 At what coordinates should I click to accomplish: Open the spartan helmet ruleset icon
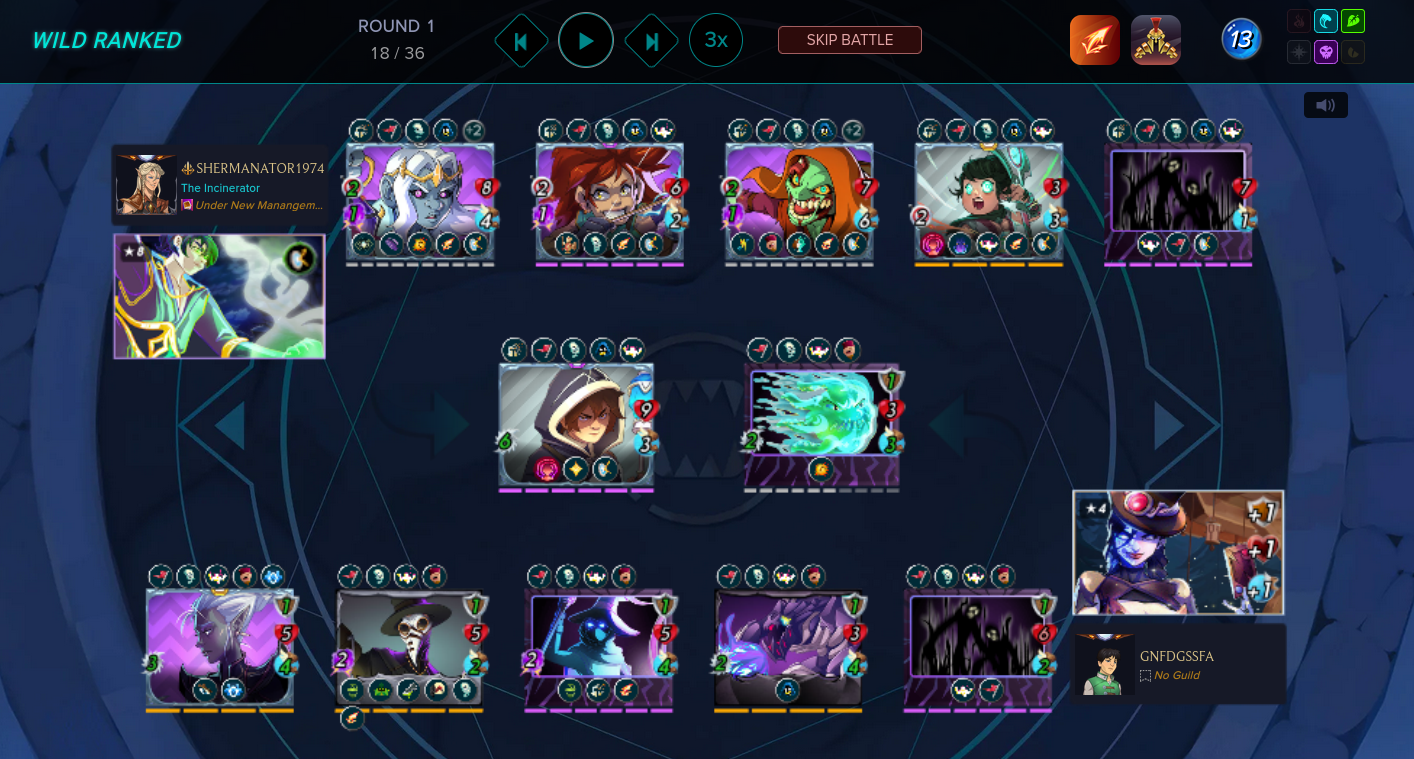tap(1155, 40)
